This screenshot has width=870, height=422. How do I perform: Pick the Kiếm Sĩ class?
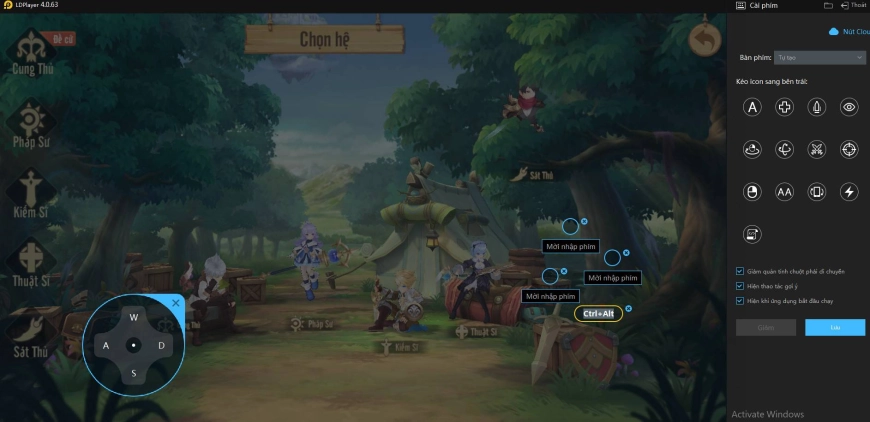(x=31, y=194)
